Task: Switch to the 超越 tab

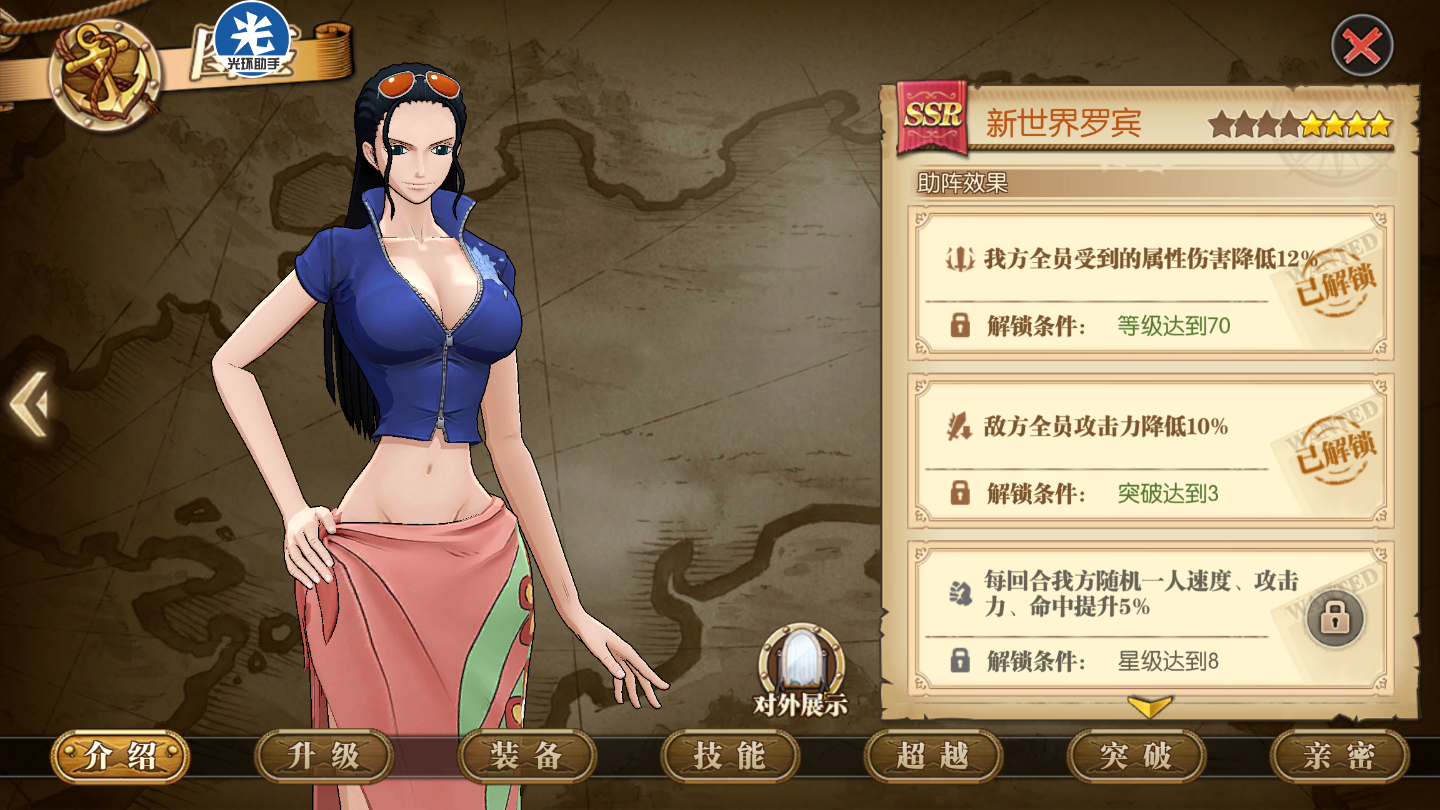Action: click(933, 756)
